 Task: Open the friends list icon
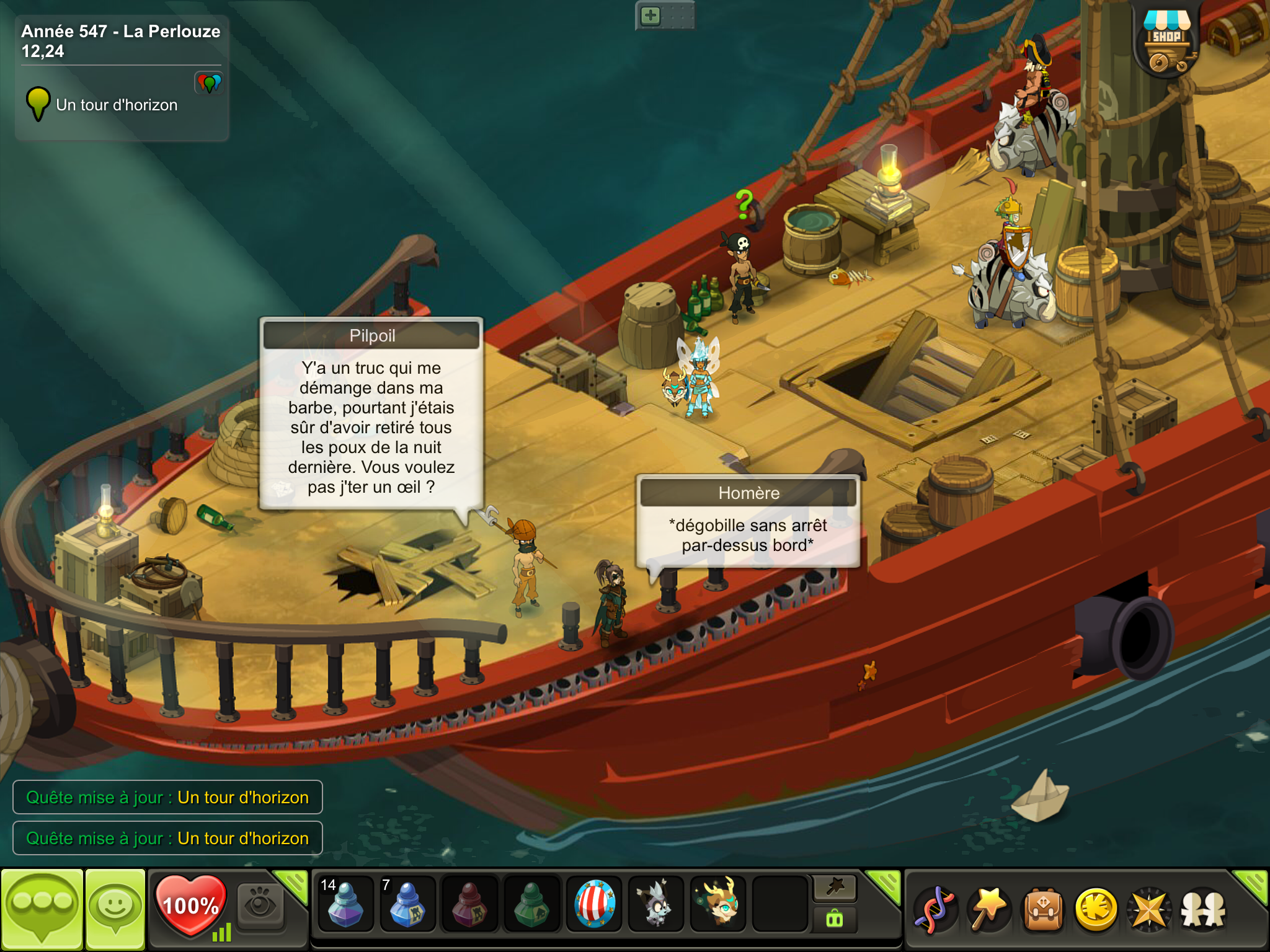coord(1203,909)
